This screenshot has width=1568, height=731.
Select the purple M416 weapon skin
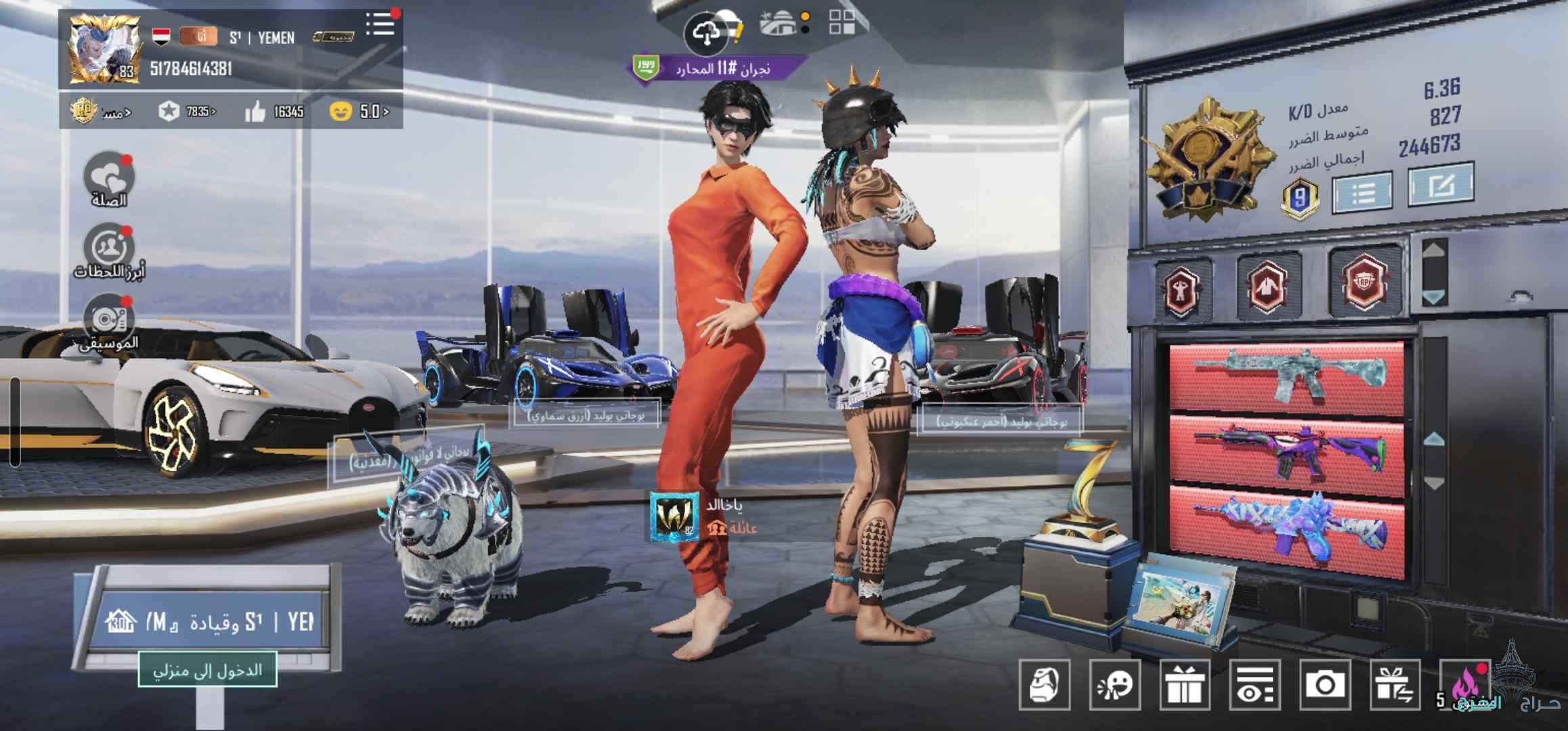[1286, 455]
